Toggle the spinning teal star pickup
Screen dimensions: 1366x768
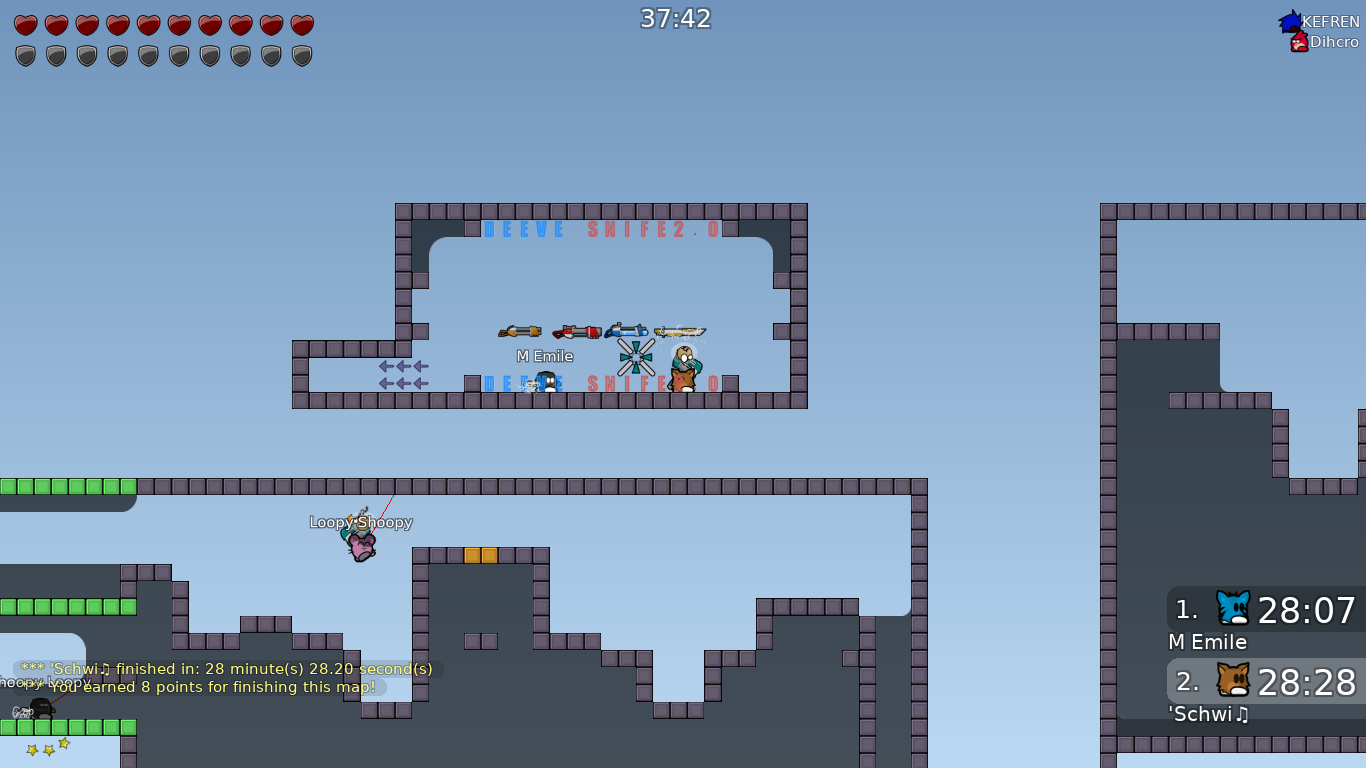[x=636, y=356]
